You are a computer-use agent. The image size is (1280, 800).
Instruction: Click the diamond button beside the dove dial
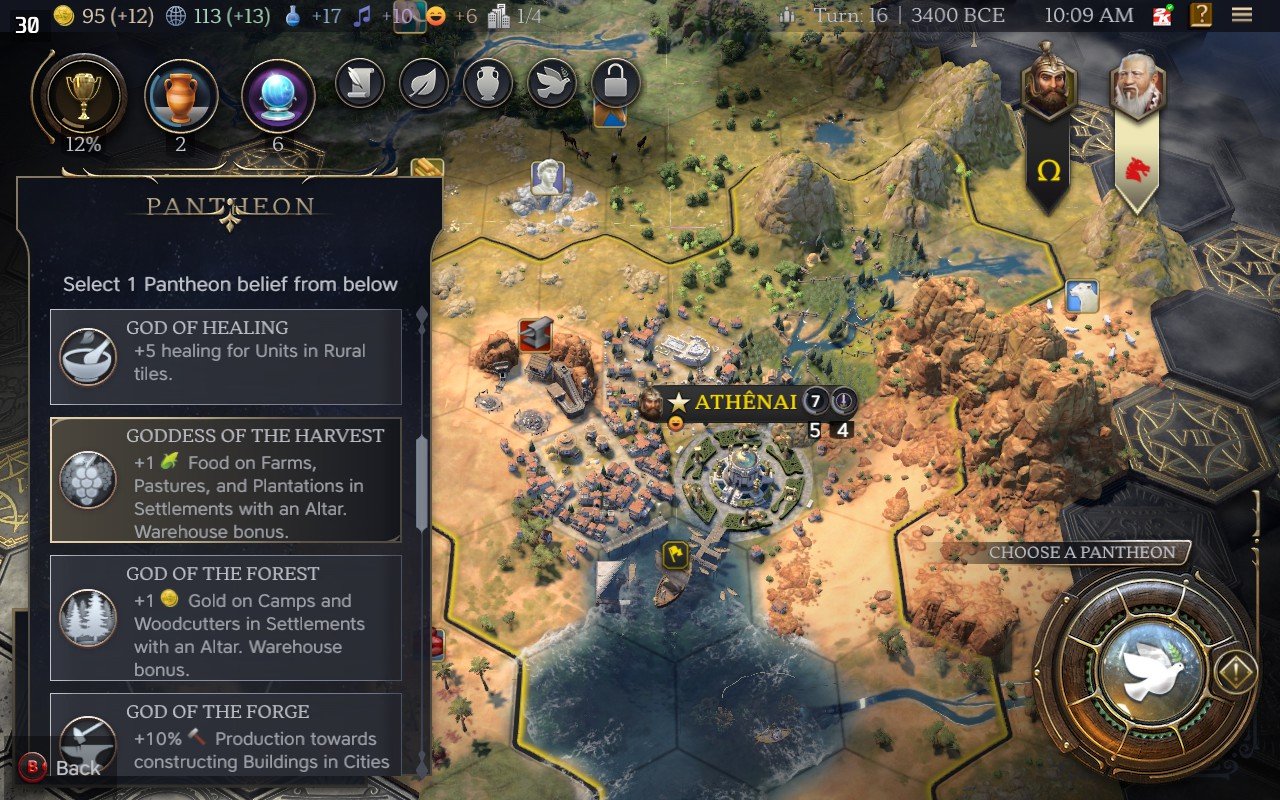tap(1235, 674)
